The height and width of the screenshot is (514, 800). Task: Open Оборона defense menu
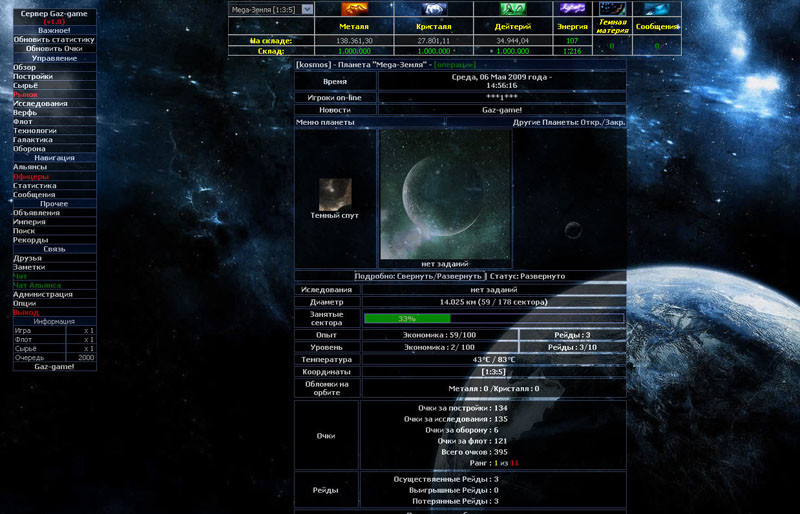(29, 149)
